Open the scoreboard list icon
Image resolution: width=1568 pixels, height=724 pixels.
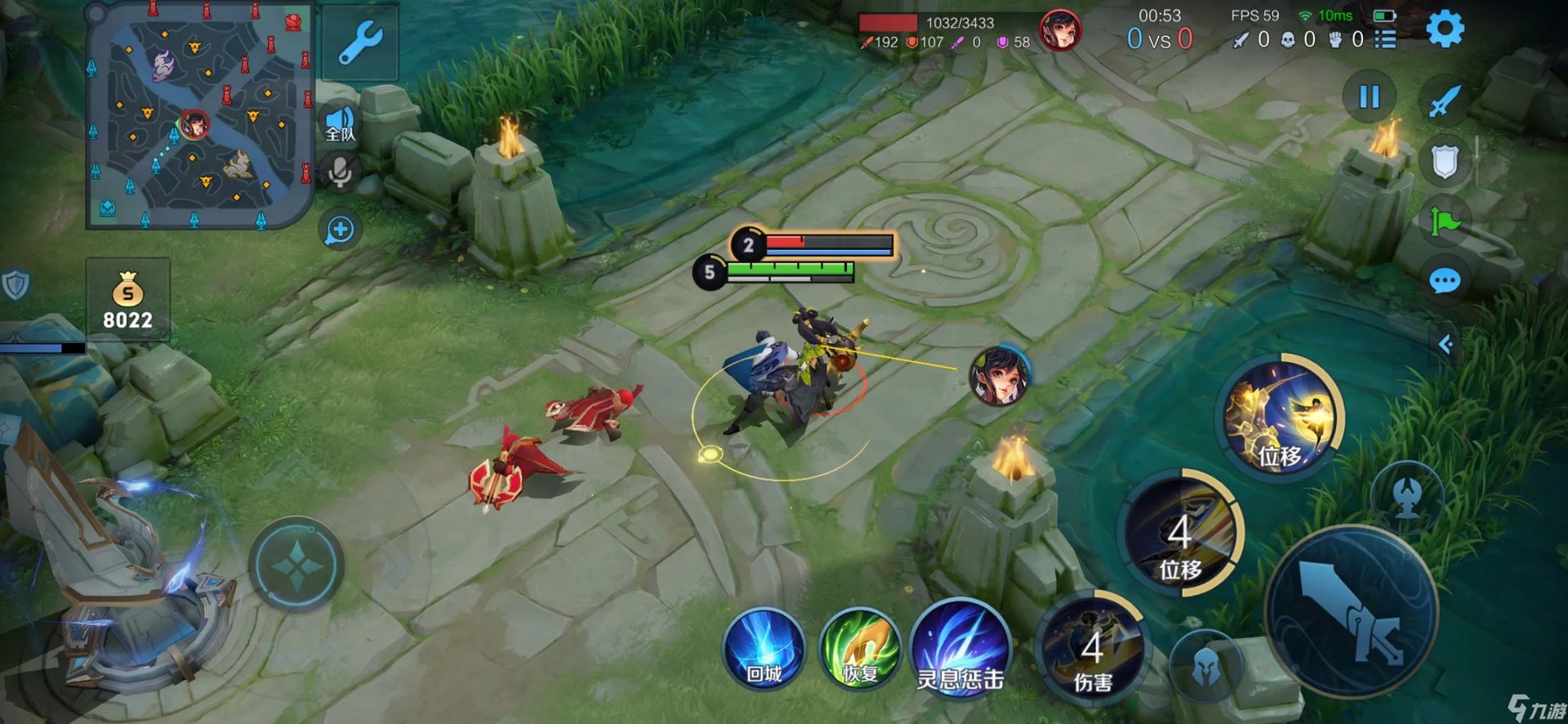coord(1385,39)
